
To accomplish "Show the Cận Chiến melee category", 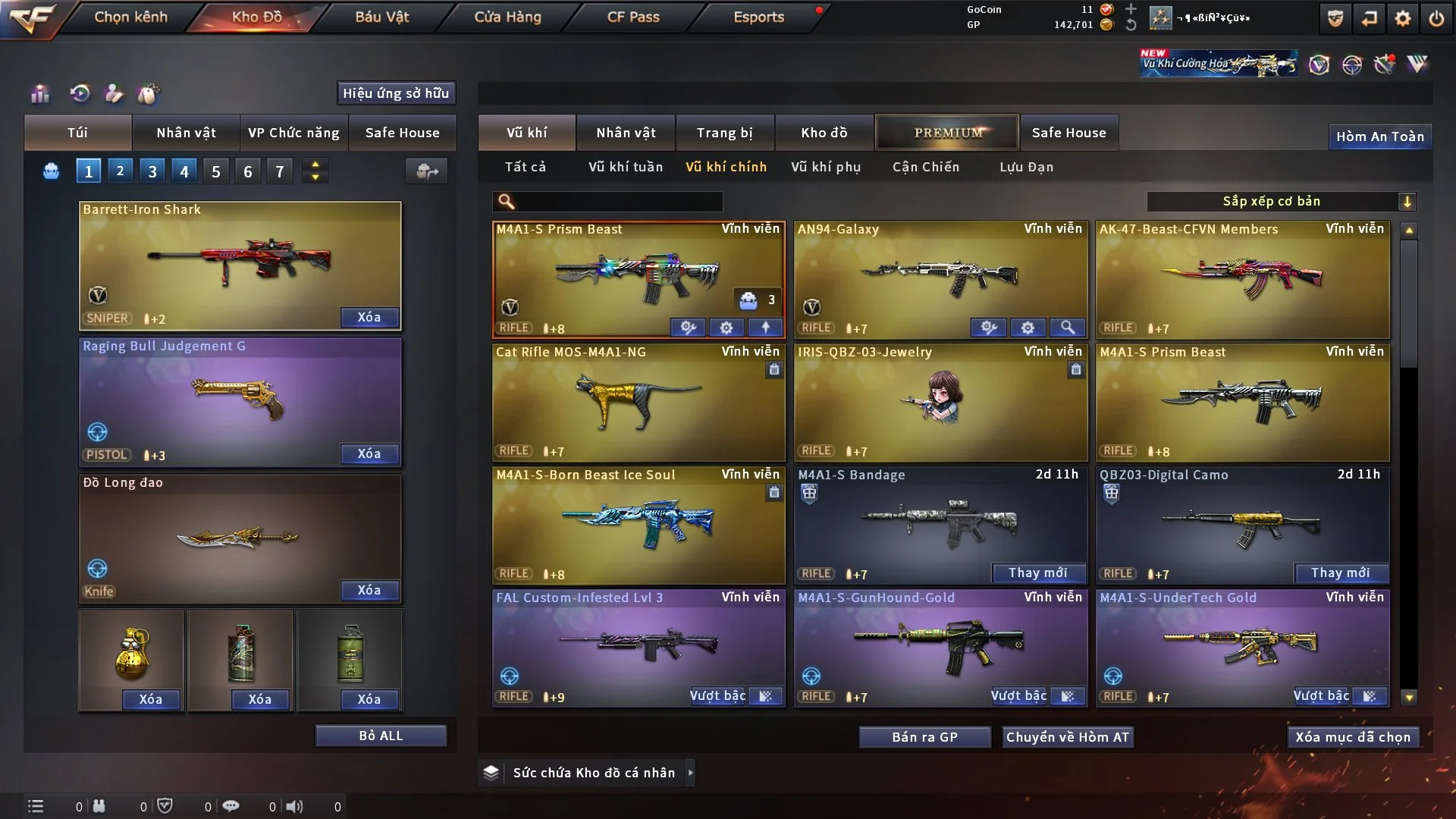I will point(925,167).
